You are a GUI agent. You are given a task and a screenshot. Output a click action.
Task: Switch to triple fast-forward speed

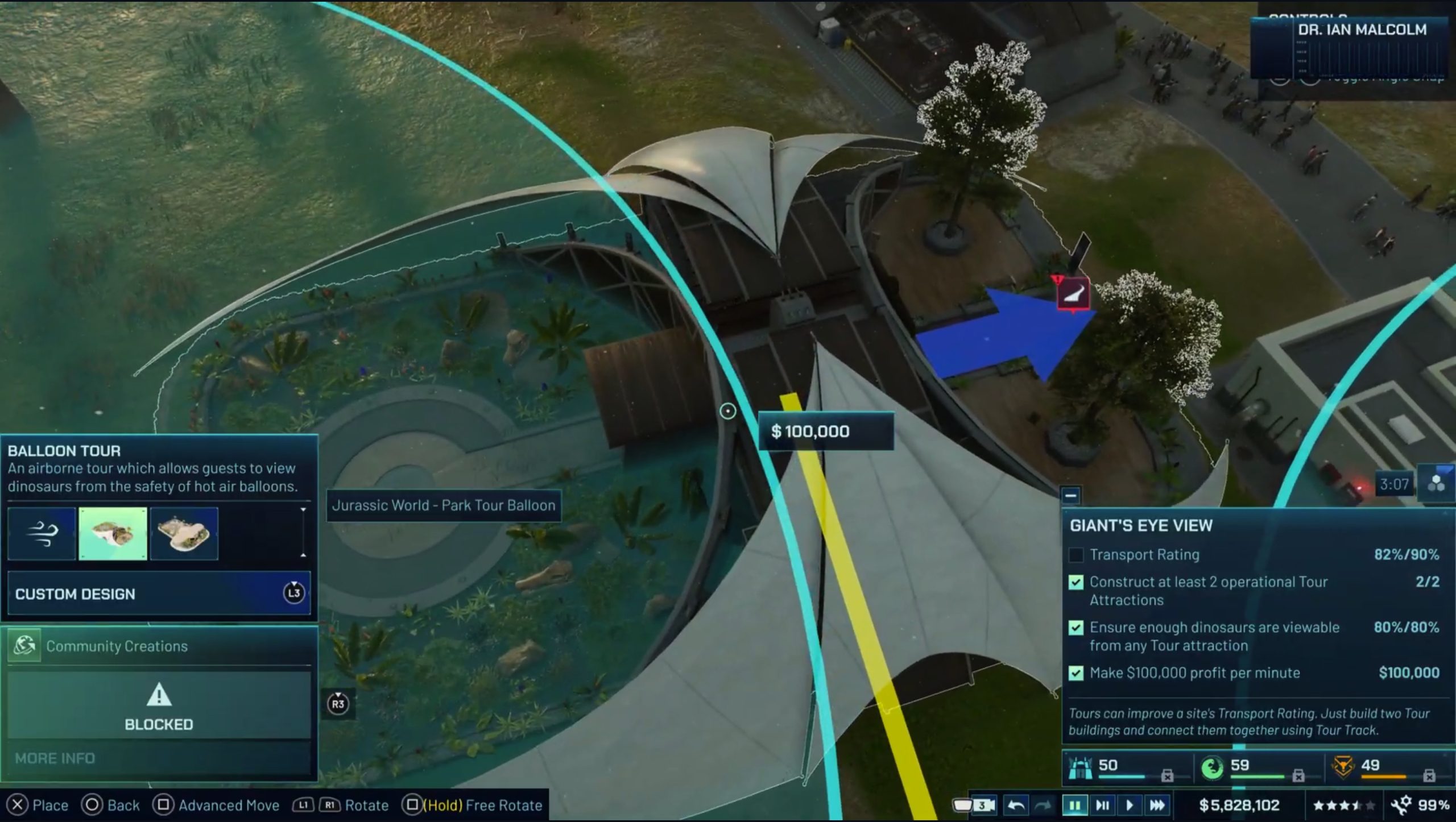click(x=1157, y=805)
